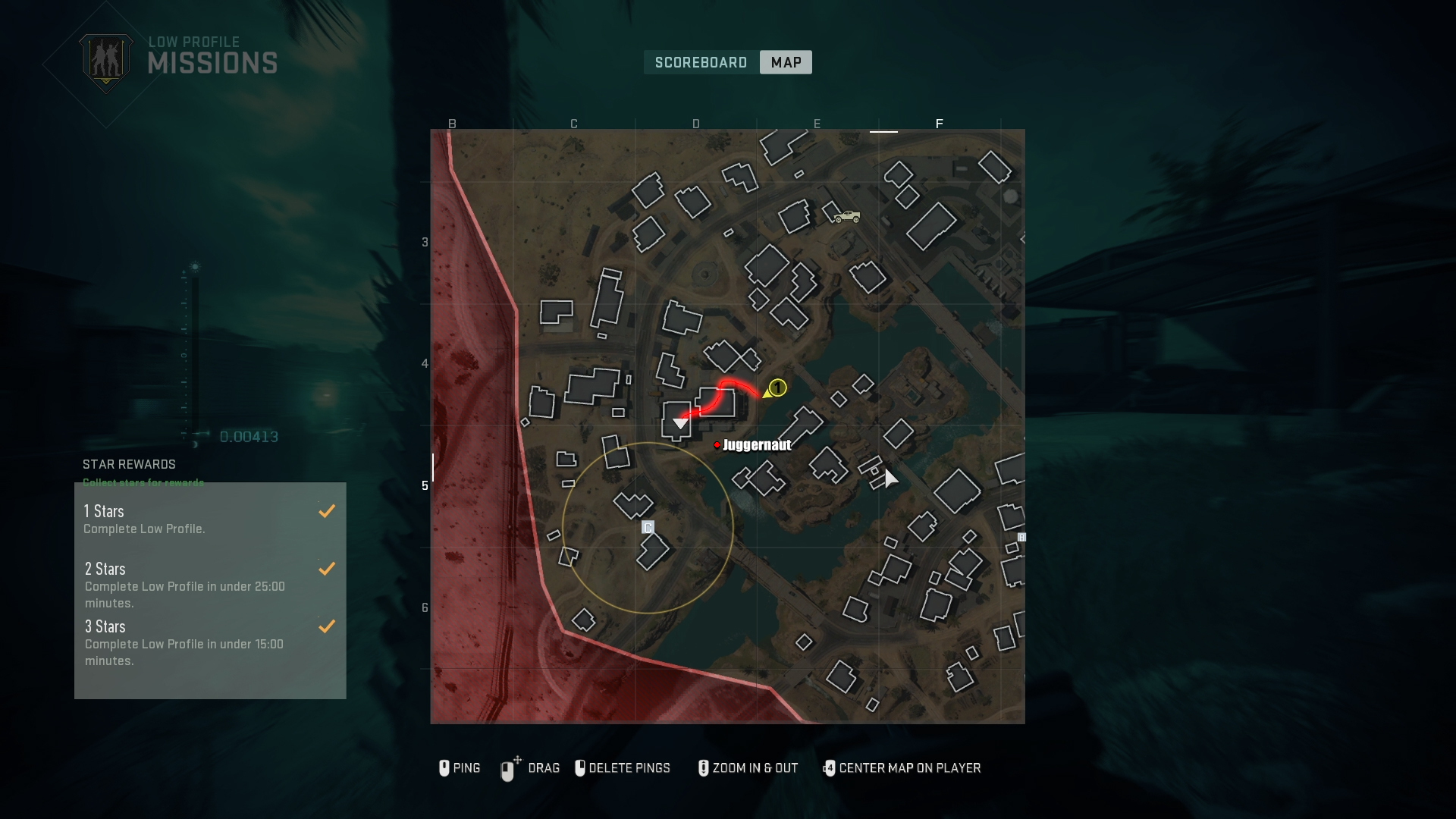Click the vehicle icon on the map
The image size is (1456, 819).
pyautogui.click(x=847, y=216)
